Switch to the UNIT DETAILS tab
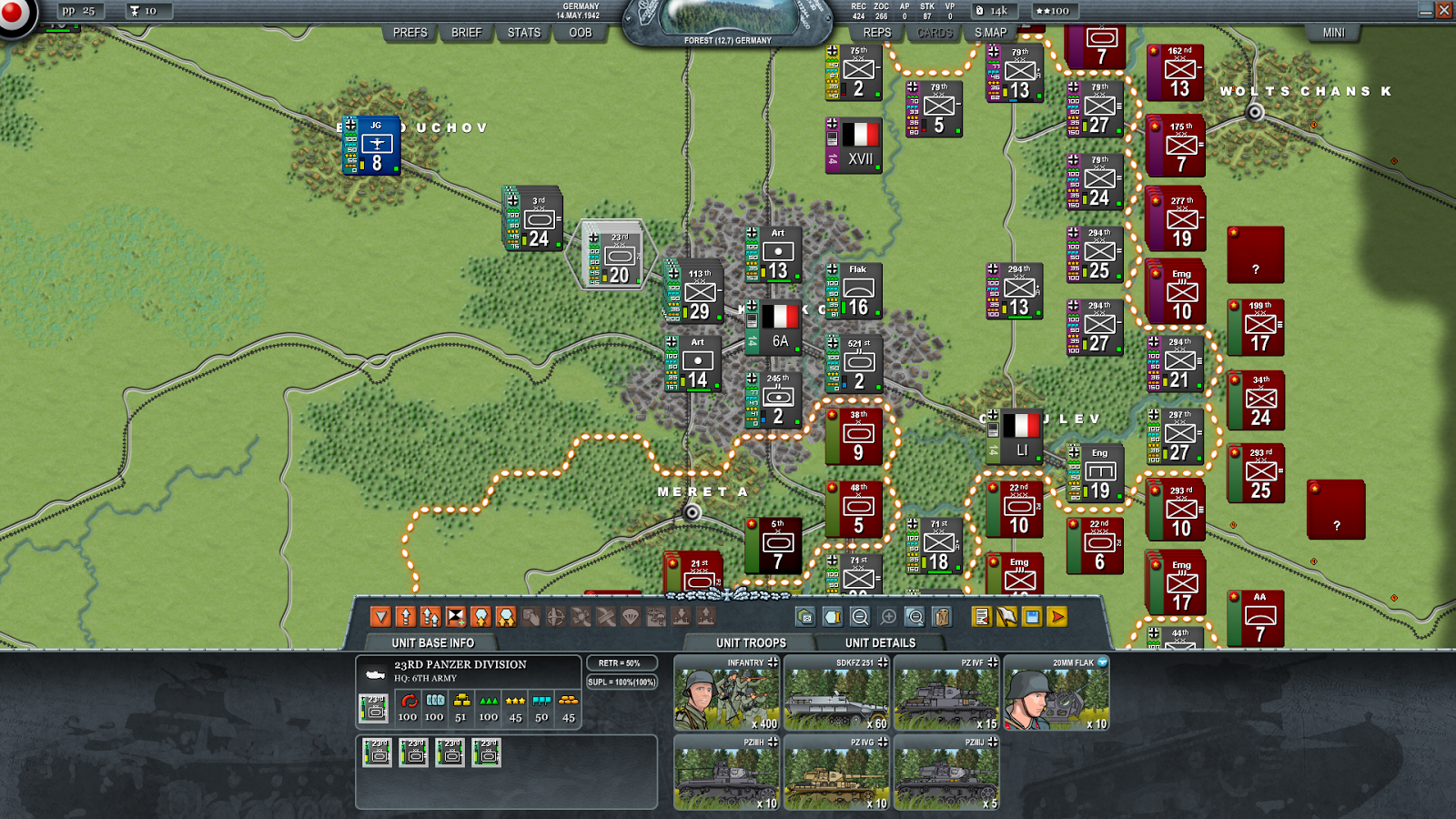1456x819 pixels. click(880, 642)
